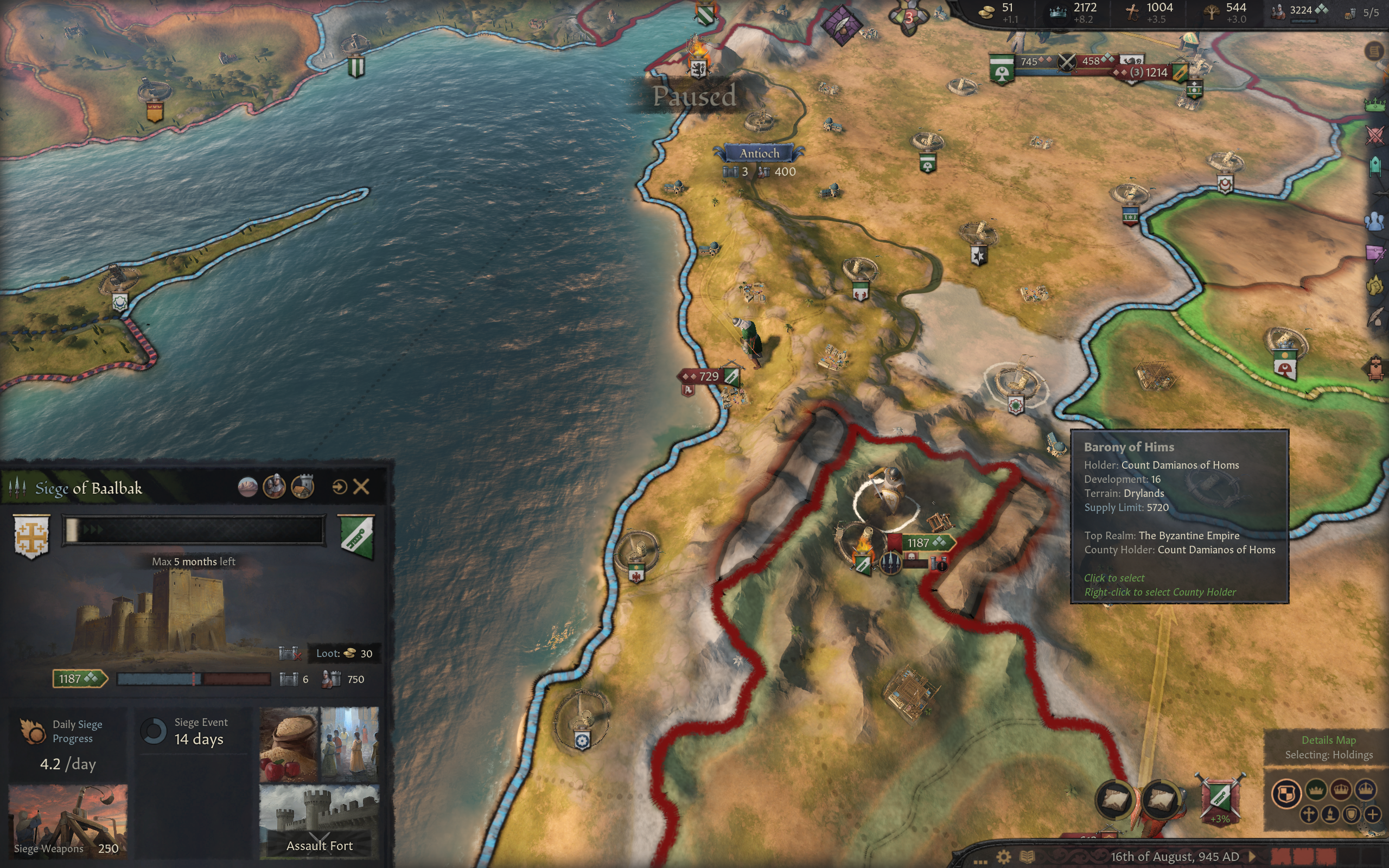1389x868 pixels.
Task: Open the teal throne Council menu
Action: [x=1374, y=167]
